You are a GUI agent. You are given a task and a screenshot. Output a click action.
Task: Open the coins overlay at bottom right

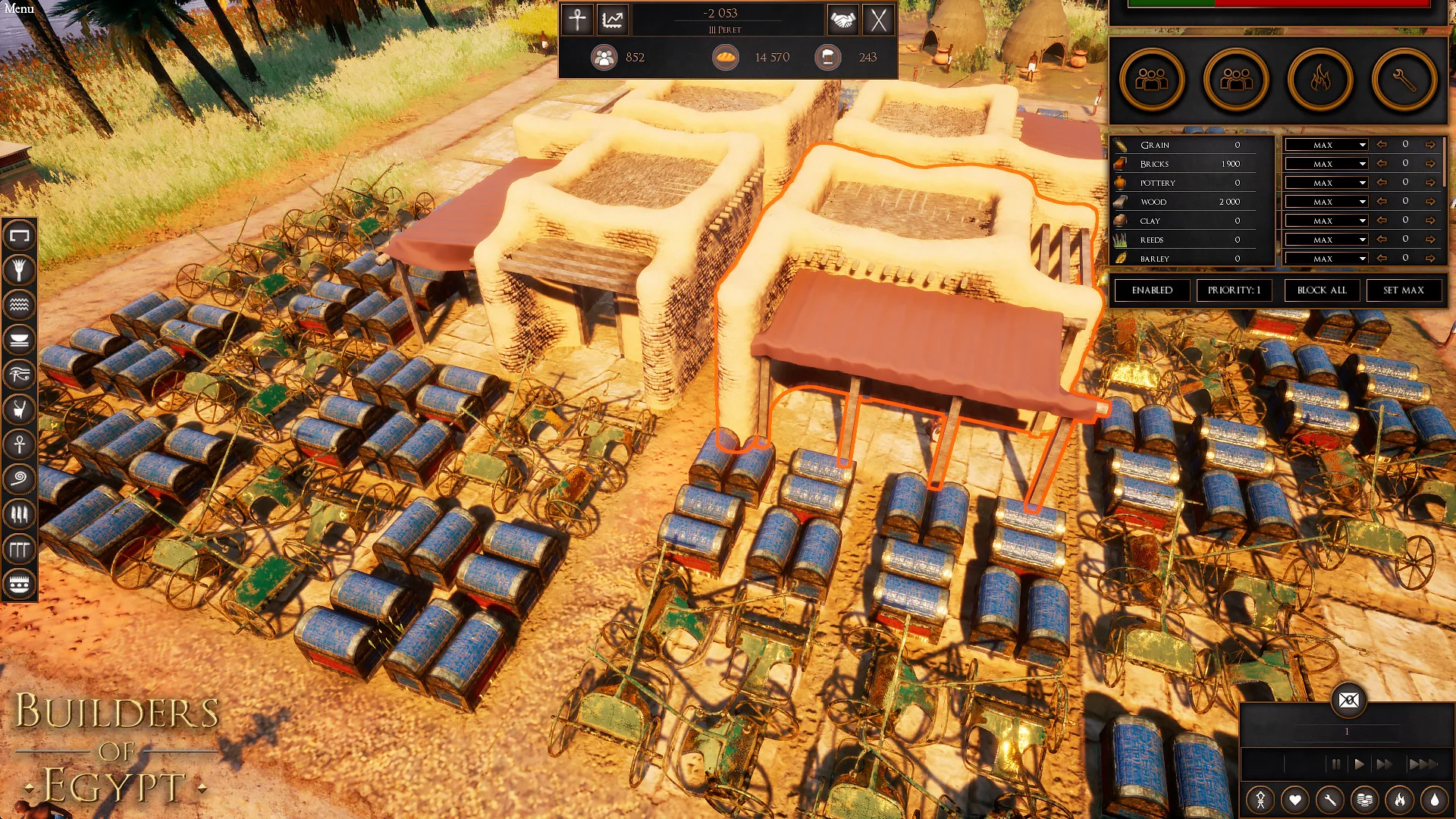(1364, 799)
